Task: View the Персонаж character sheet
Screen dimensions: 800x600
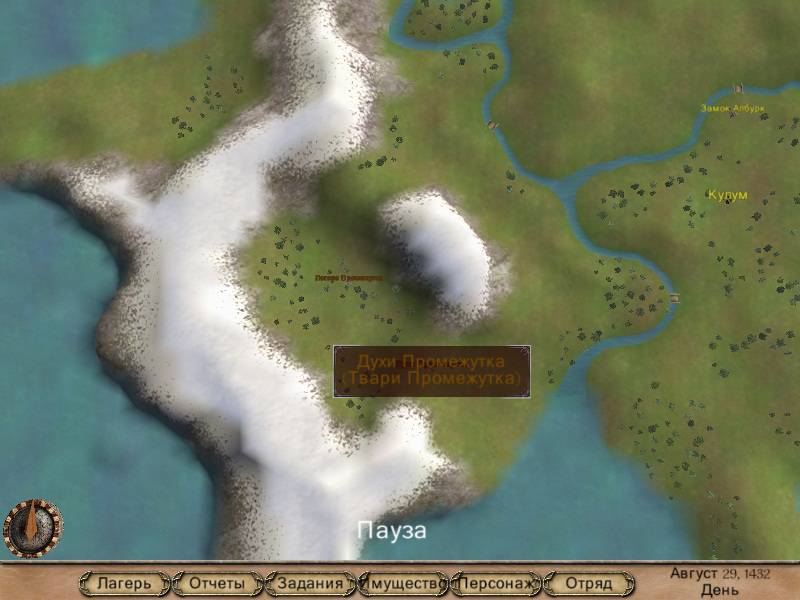Action: click(x=497, y=583)
